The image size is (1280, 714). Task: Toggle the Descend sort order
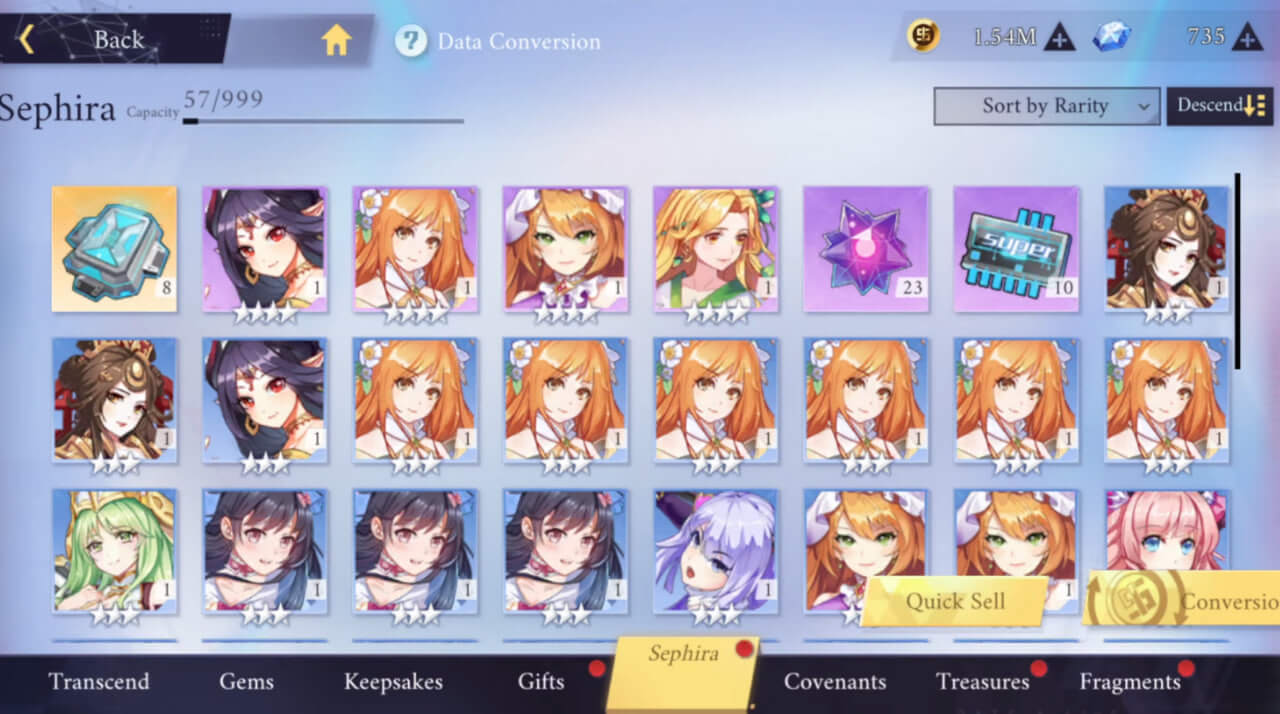pos(1220,106)
